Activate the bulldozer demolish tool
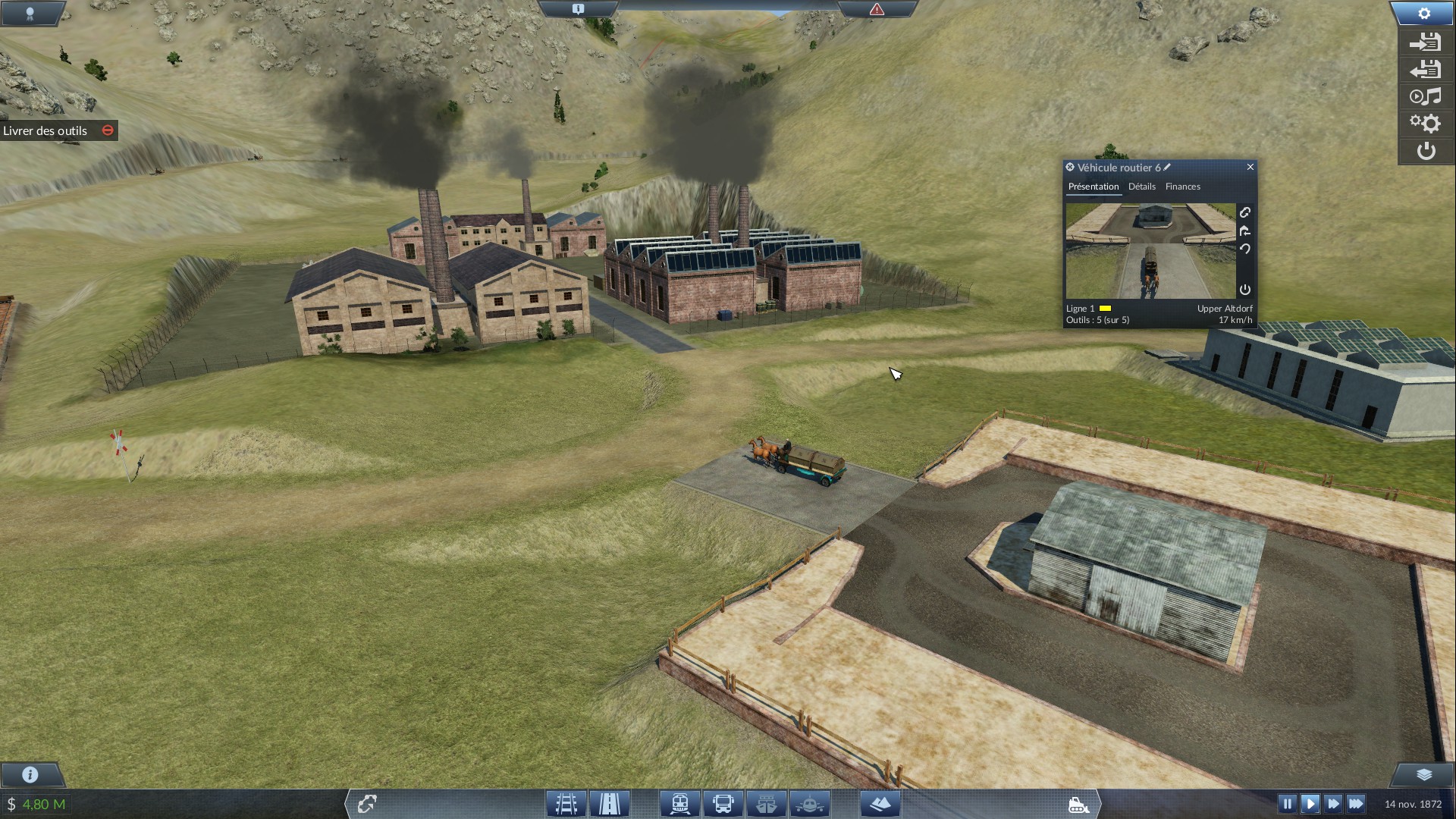The width and height of the screenshot is (1456, 819). (x=1078, y=805)
